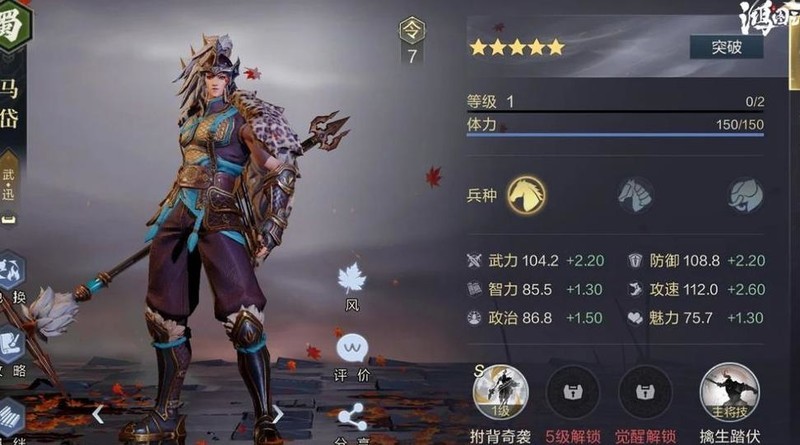Show the next hero with right arrow
Viewport: 800px width, 445px height.
[278, 413]
